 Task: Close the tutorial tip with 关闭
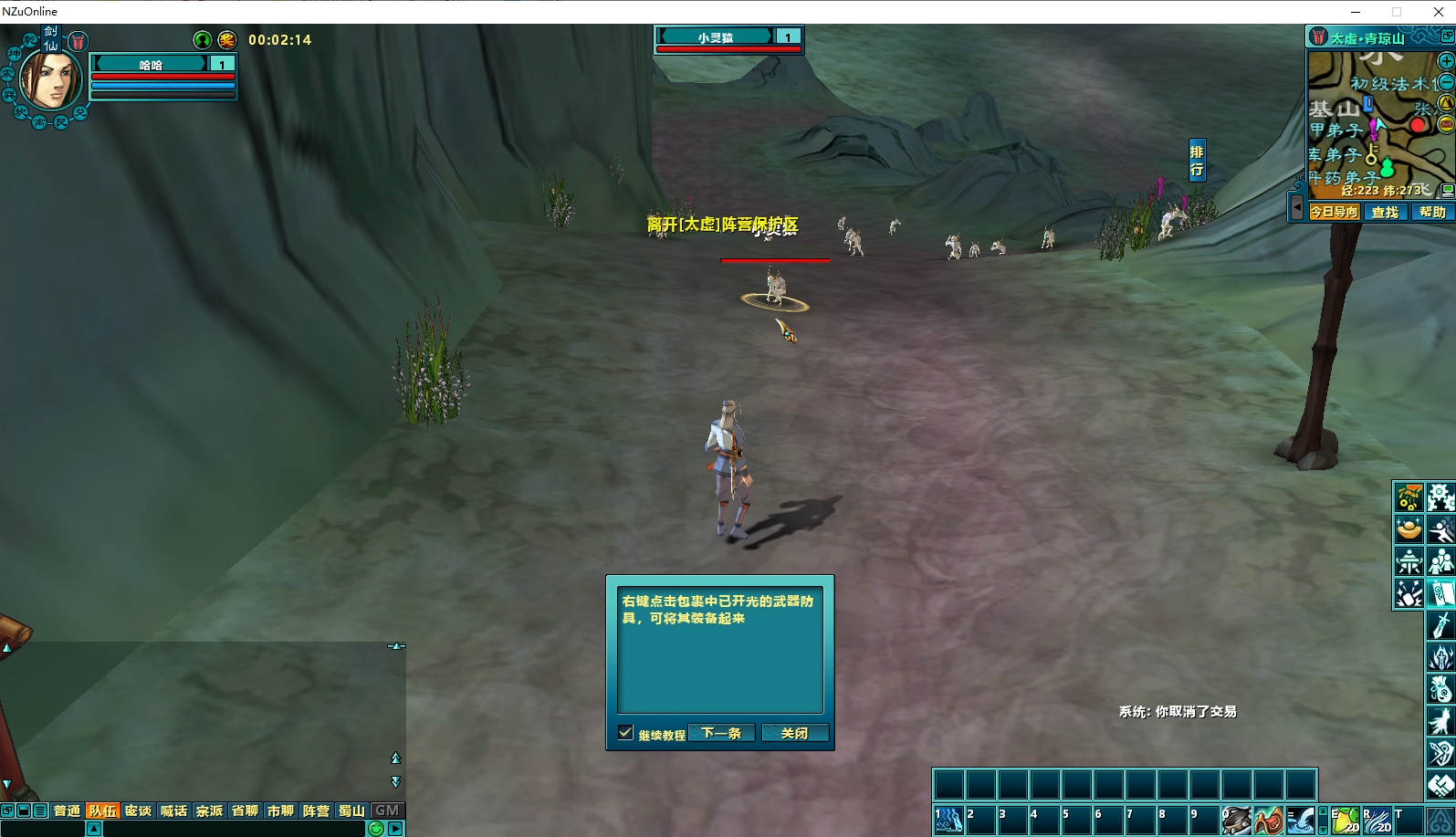(x=794, y=733)
